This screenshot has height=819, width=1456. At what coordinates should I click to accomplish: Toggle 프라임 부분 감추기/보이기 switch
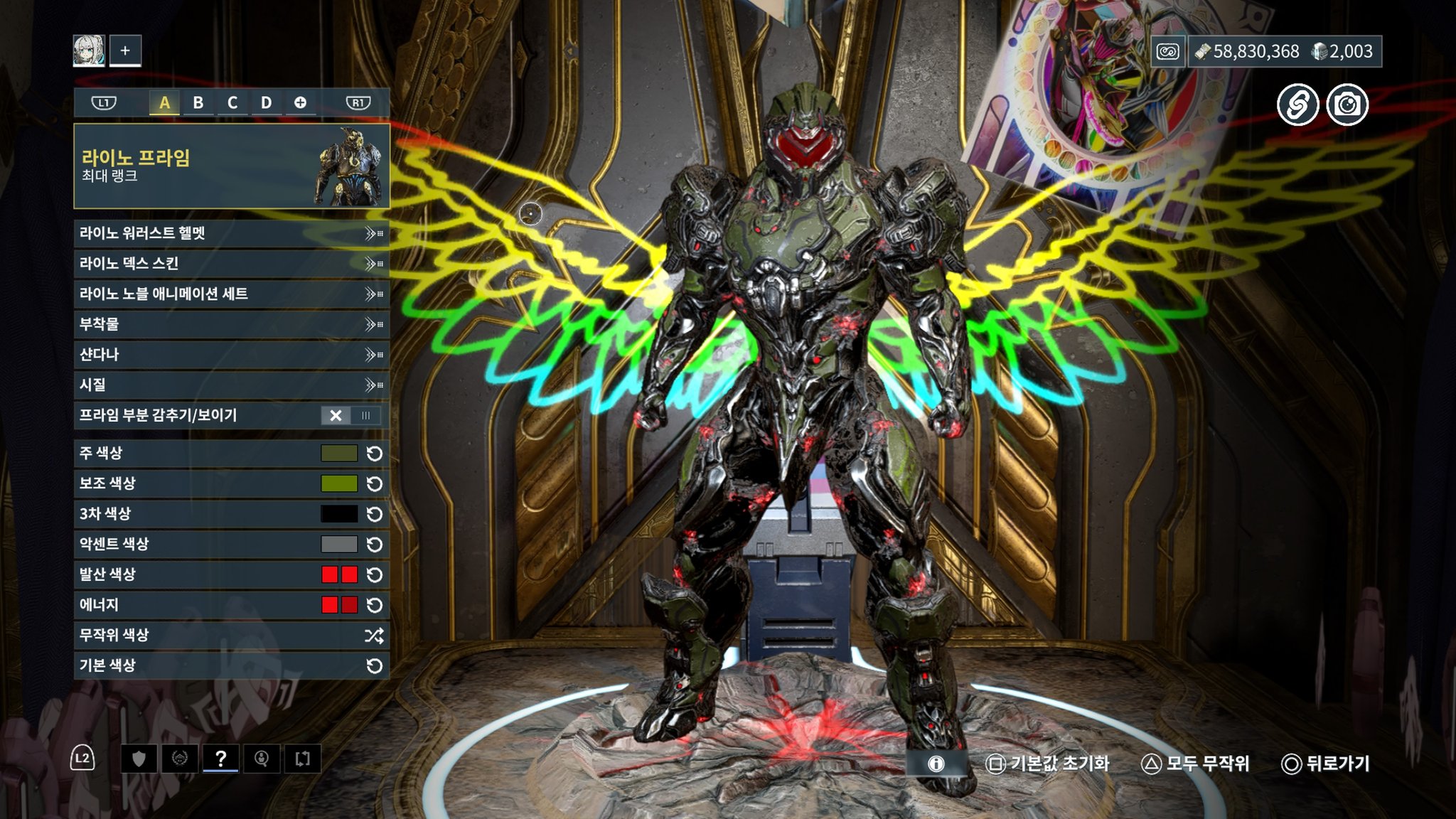tap(350, 415)
